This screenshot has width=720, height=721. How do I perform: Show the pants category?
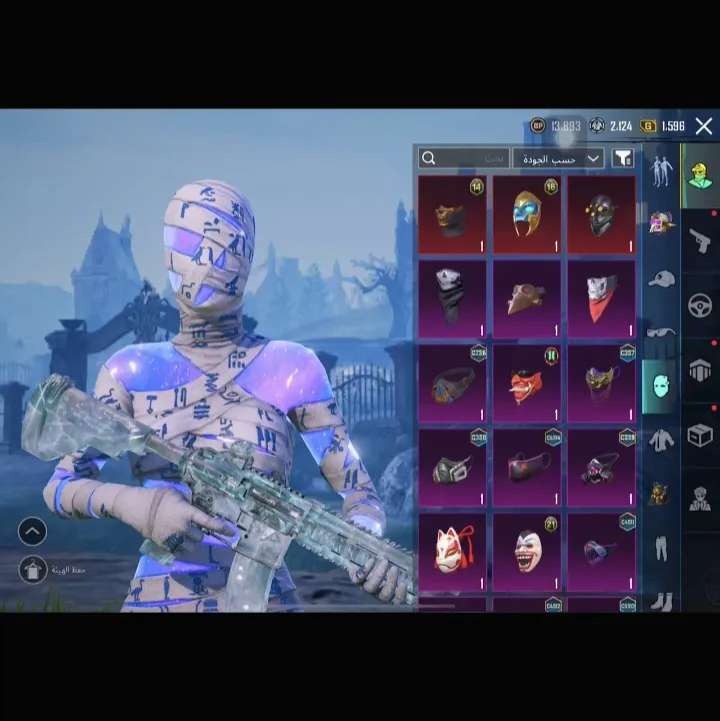point(661,547)
